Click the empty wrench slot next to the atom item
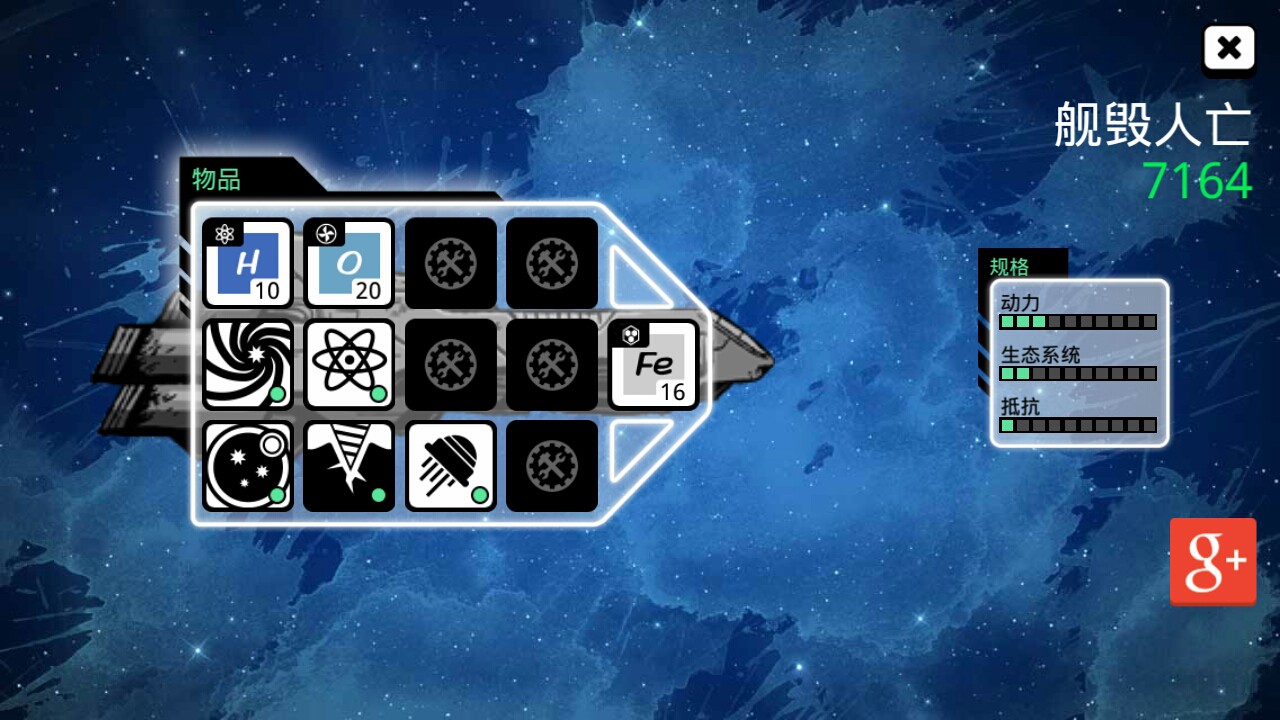The height and width of the screenshot is (720, 1280). [450, 364]
